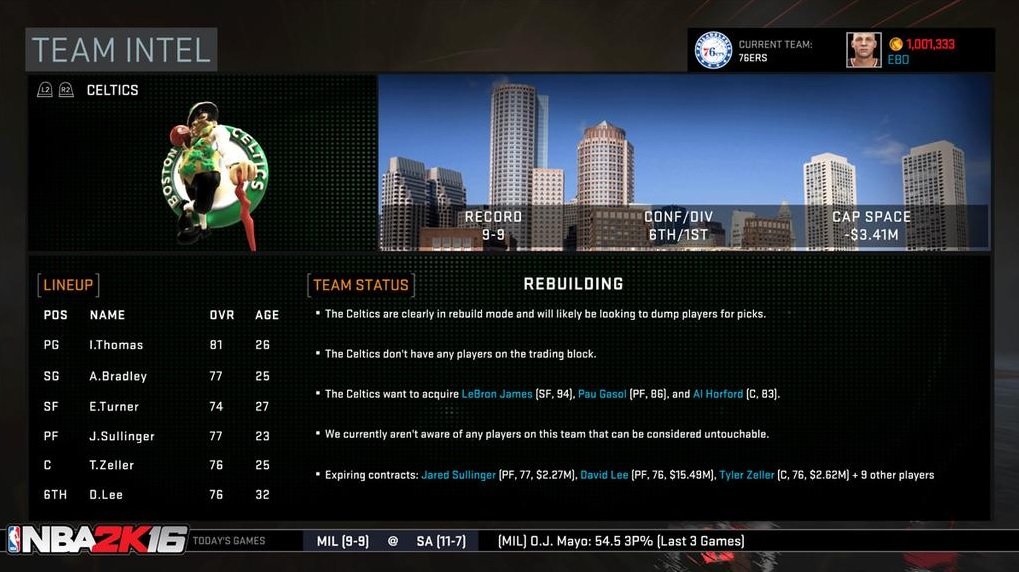Viewport: 1019px width, 572px height.
Task: Click Jared Sullinger under expiring contracts
Action: tap(458, 475)
